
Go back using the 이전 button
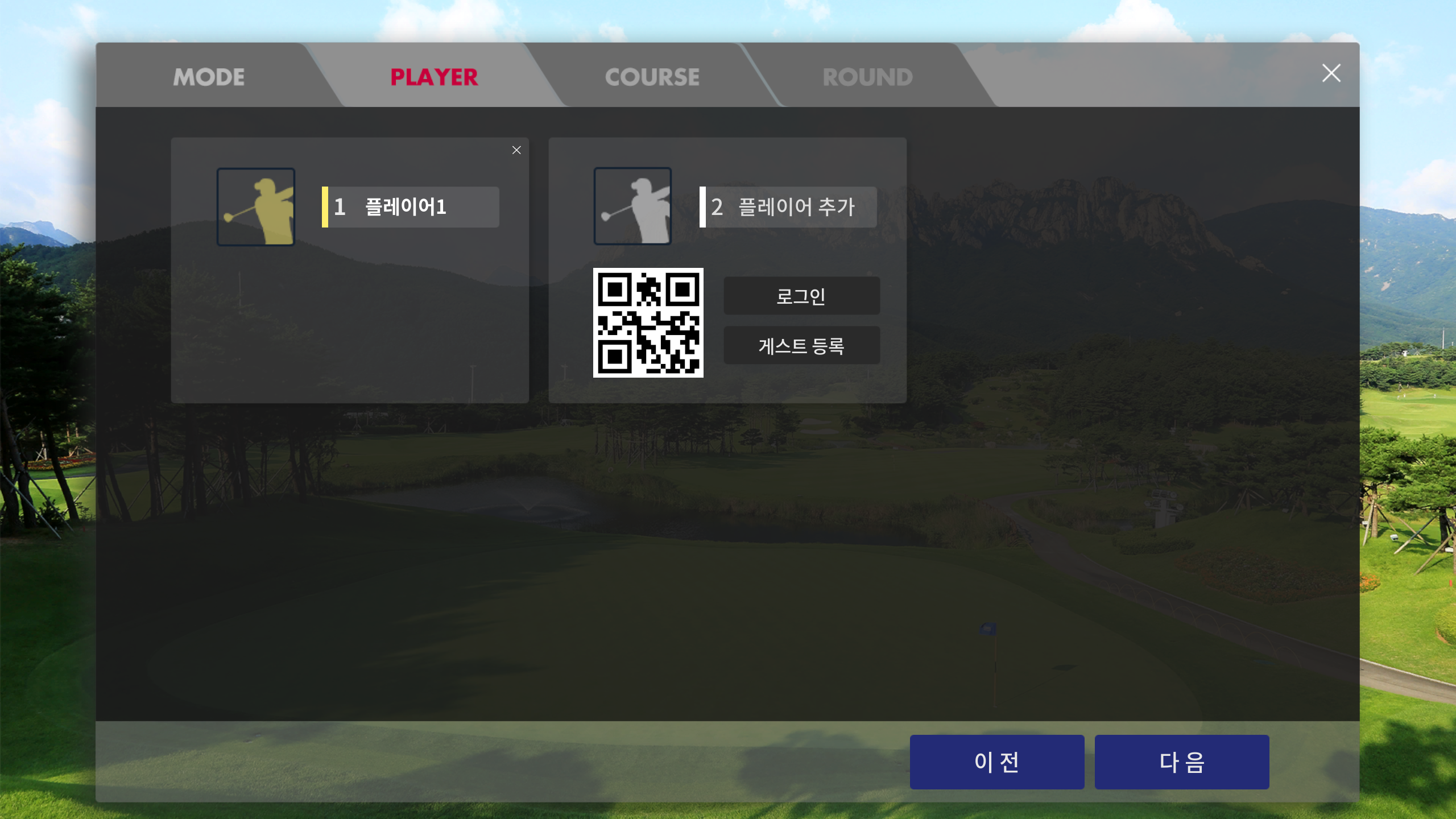click(996, 762)
